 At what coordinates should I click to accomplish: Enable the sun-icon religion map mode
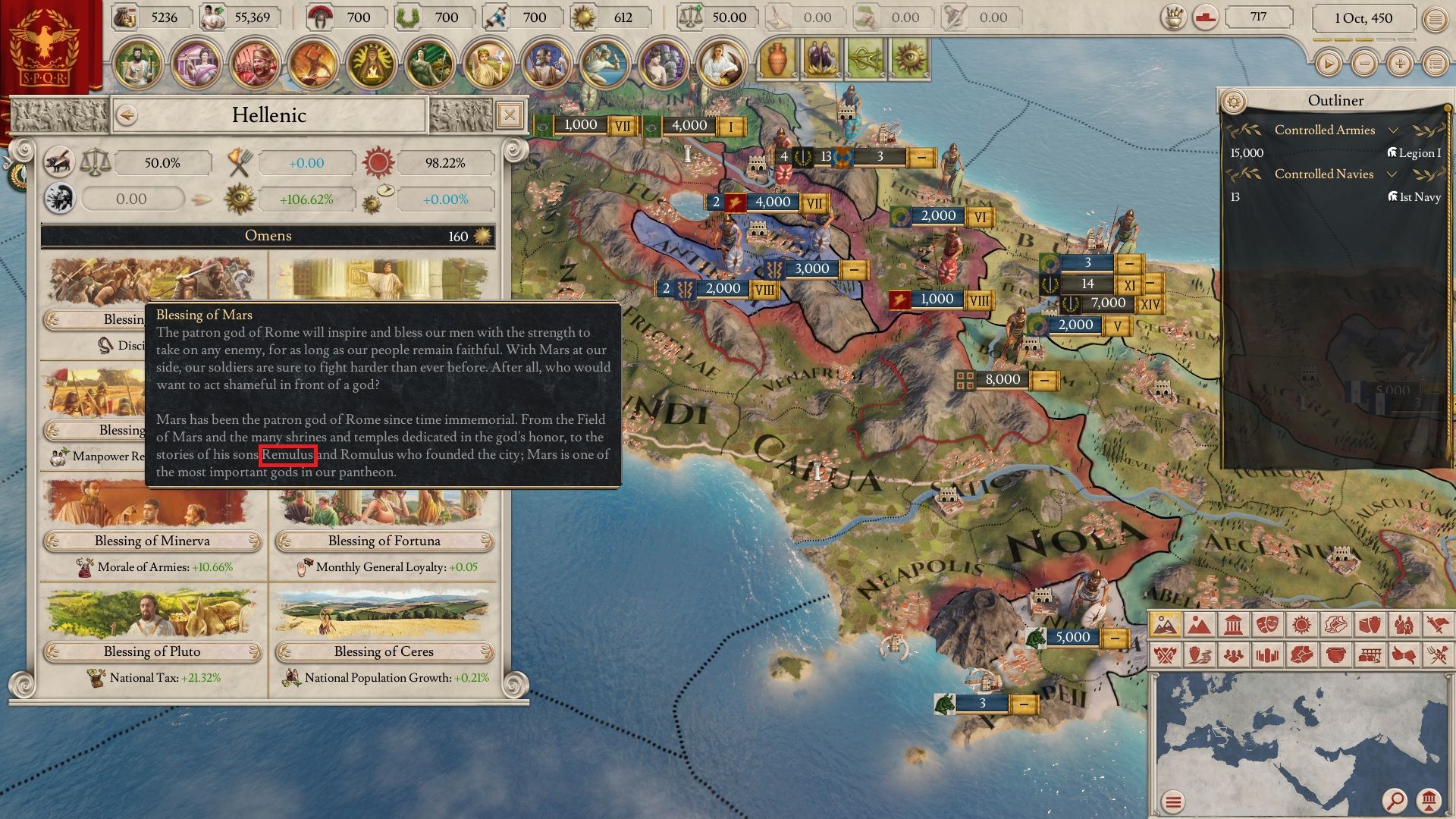click(x=1301, y=625)
